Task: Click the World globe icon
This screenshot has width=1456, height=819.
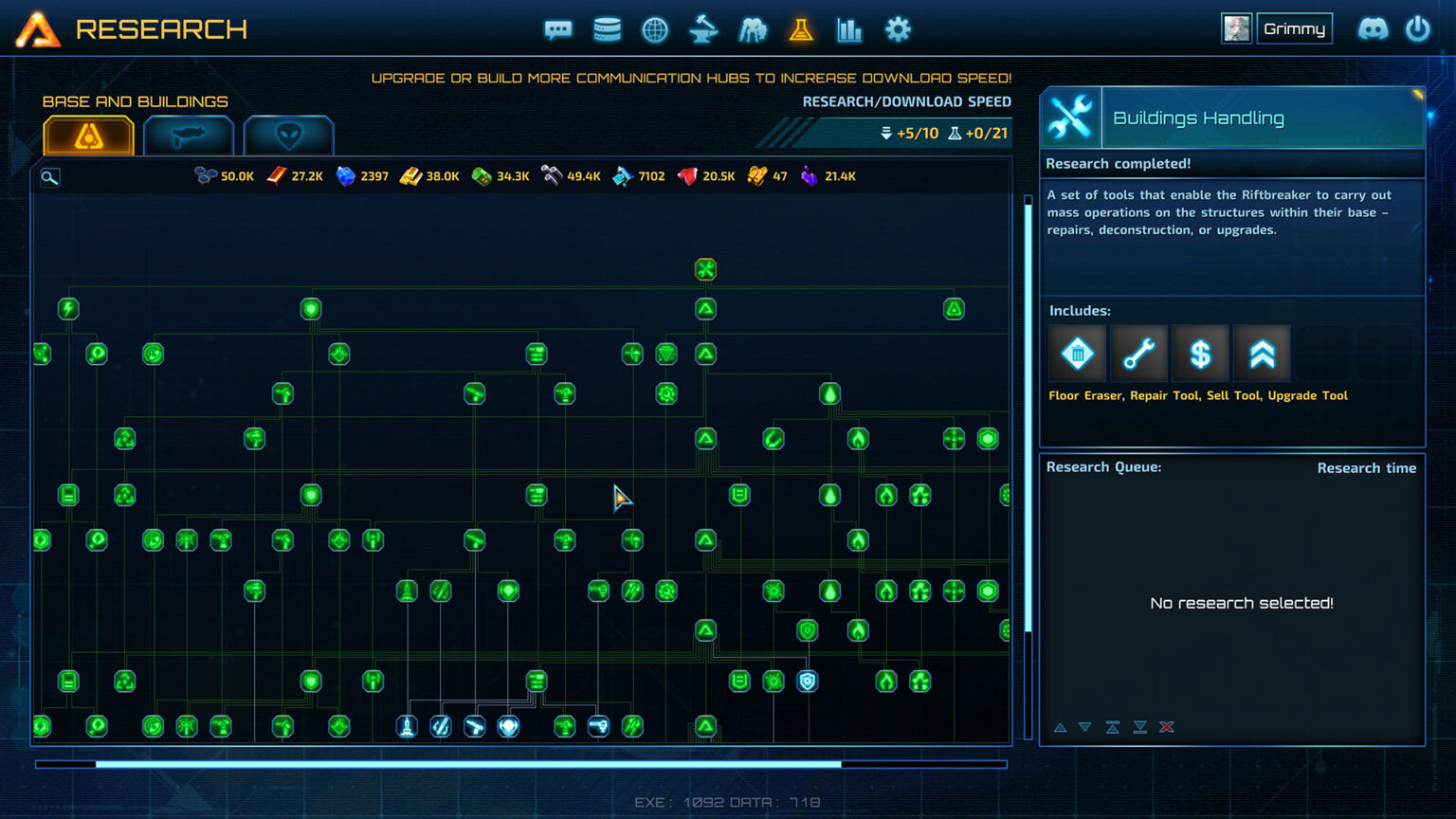Action: tap(655, 29)
